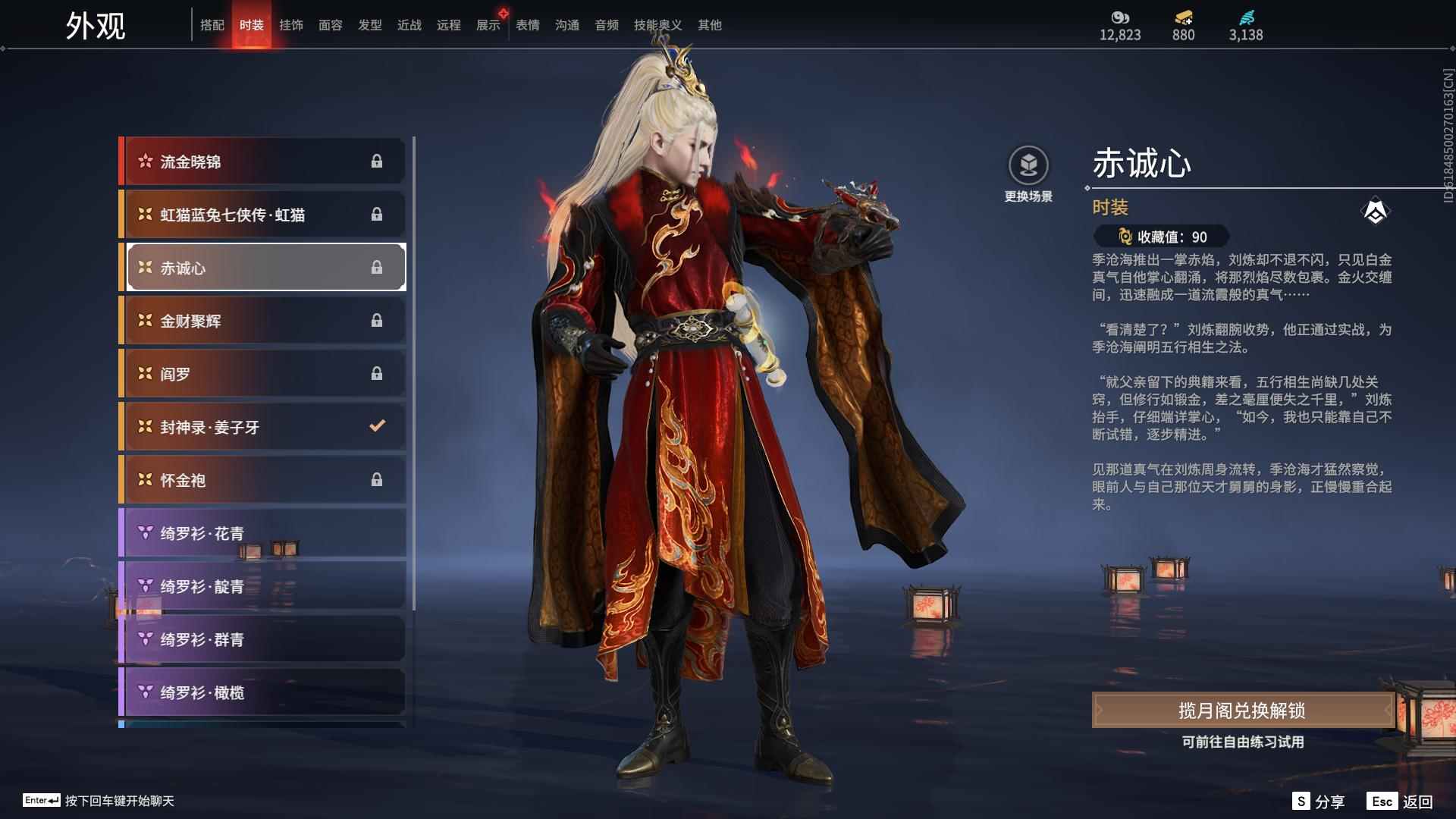Switch to the 时装 tab
The image size is (1456, 819).
pyautogui.click(x=252, y=24)
